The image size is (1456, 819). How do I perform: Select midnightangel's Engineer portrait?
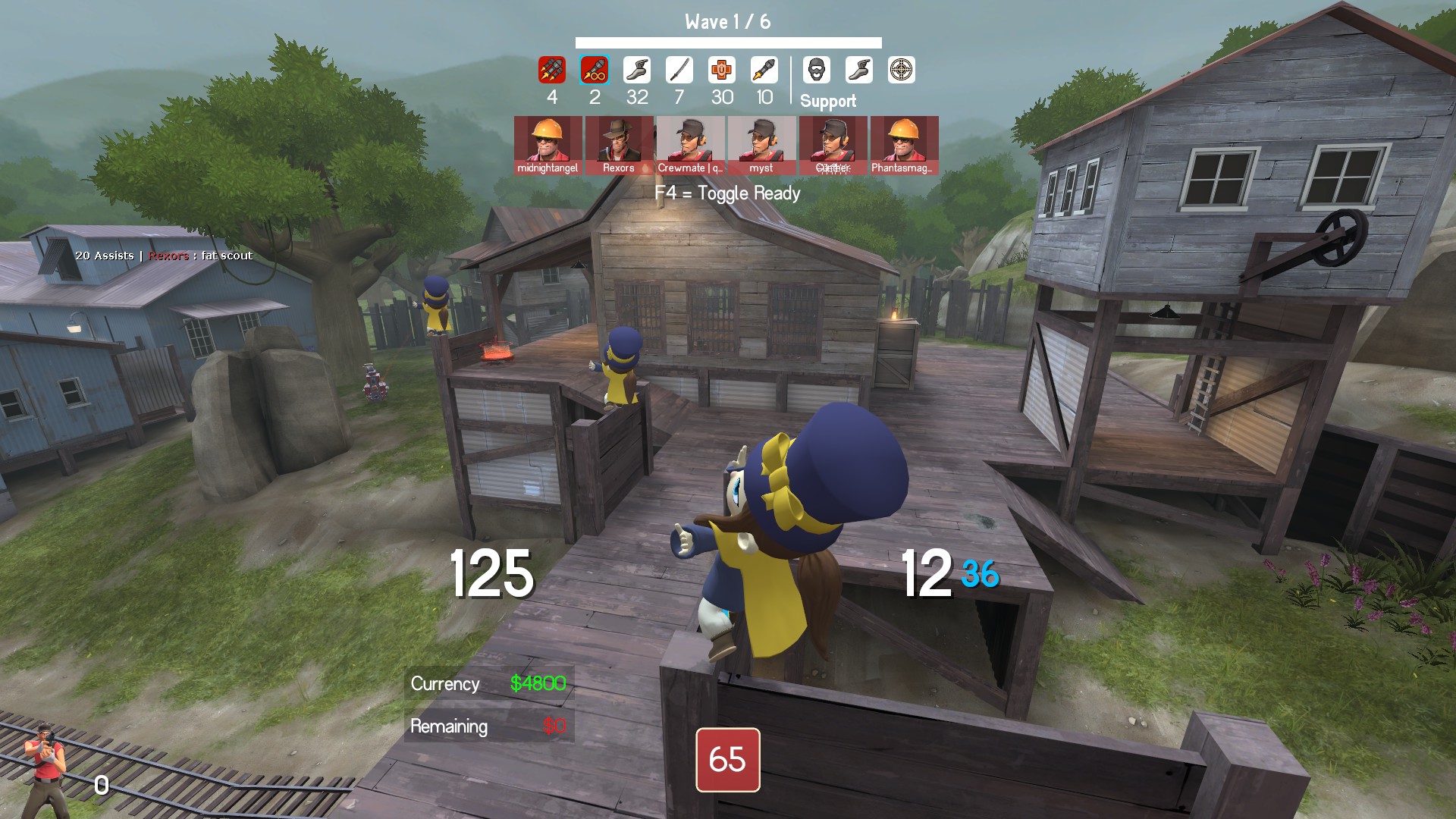548,145
